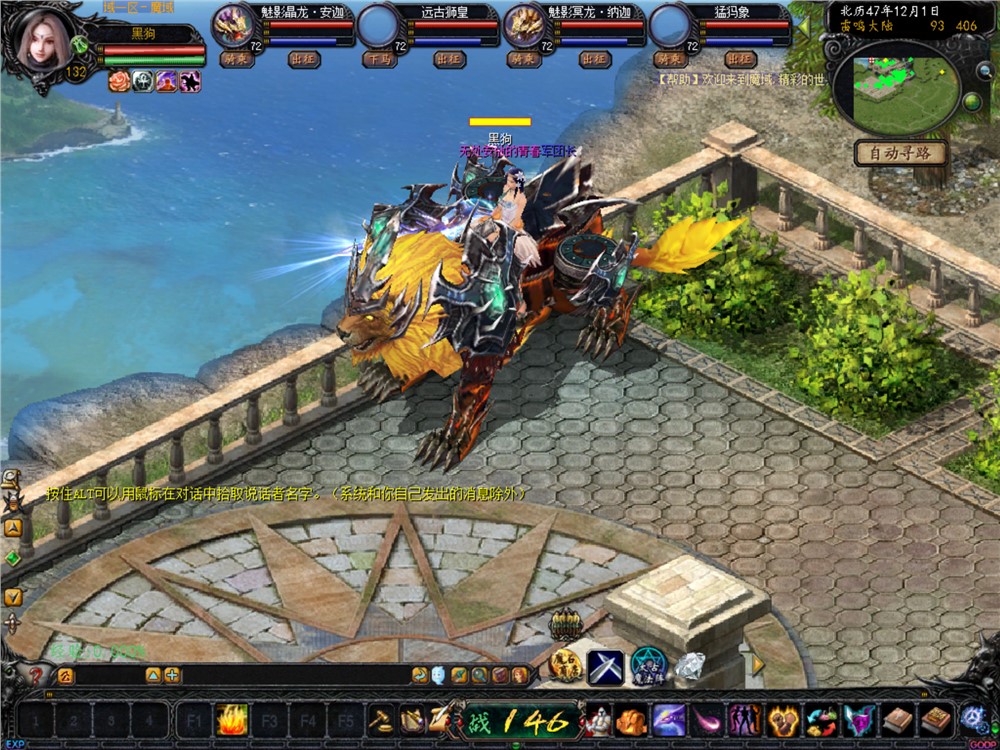Click the 自动寻路 auto-pathfinding button
Viewport: 1000px width, 750px height.
click(x=900, y=153)
